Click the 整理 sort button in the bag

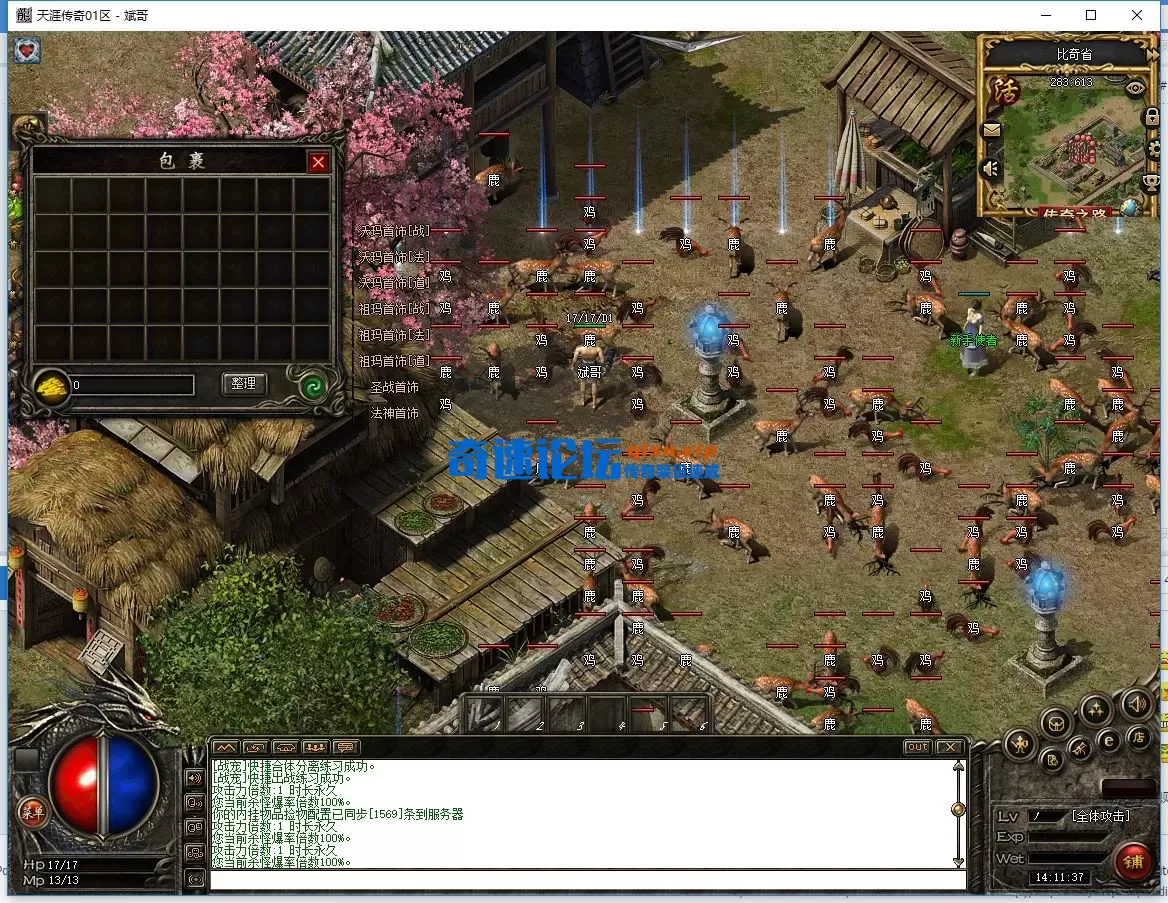[x=243, y=383]
